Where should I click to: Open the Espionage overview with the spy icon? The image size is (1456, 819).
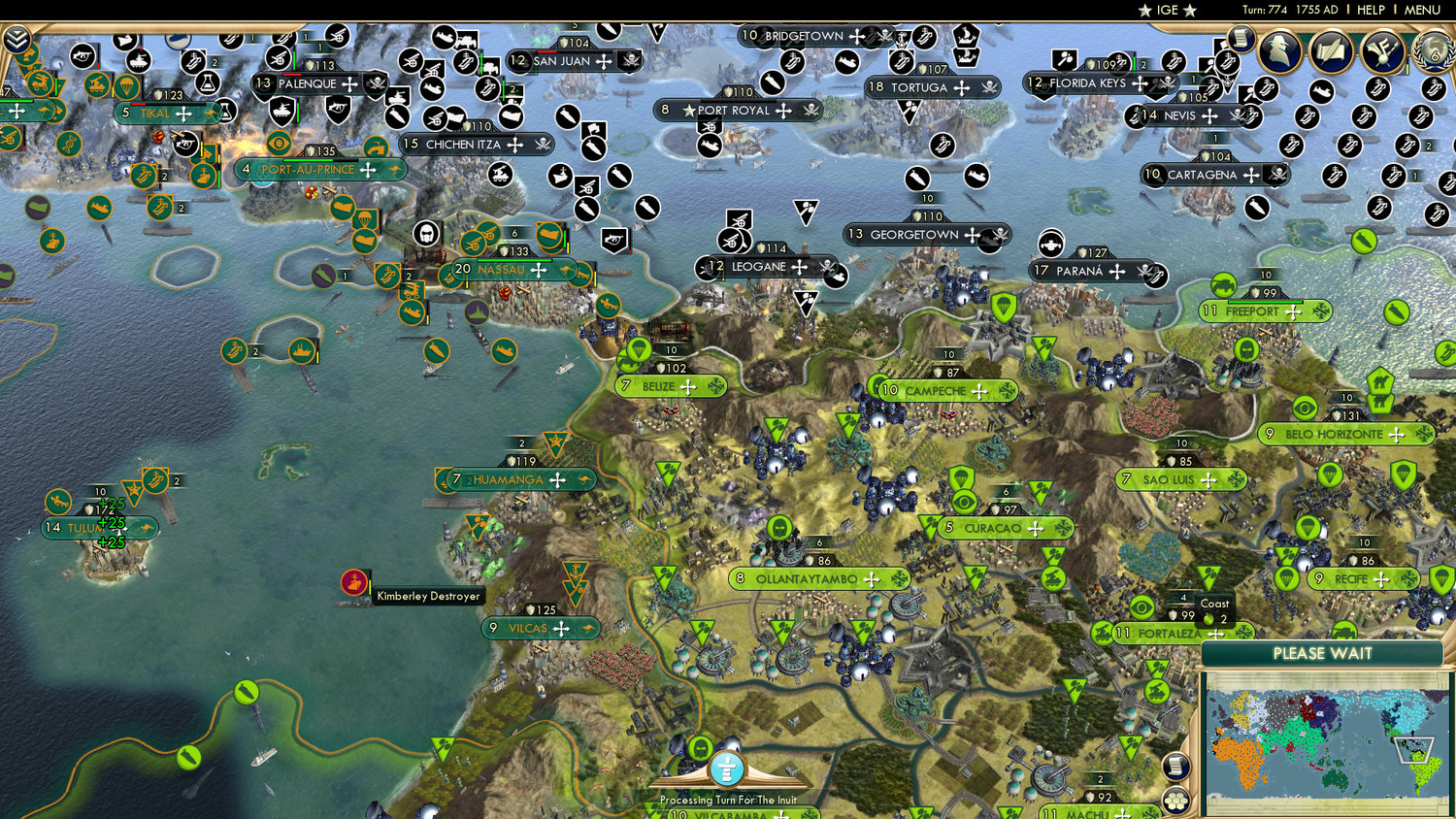[x=1279, y=52]
